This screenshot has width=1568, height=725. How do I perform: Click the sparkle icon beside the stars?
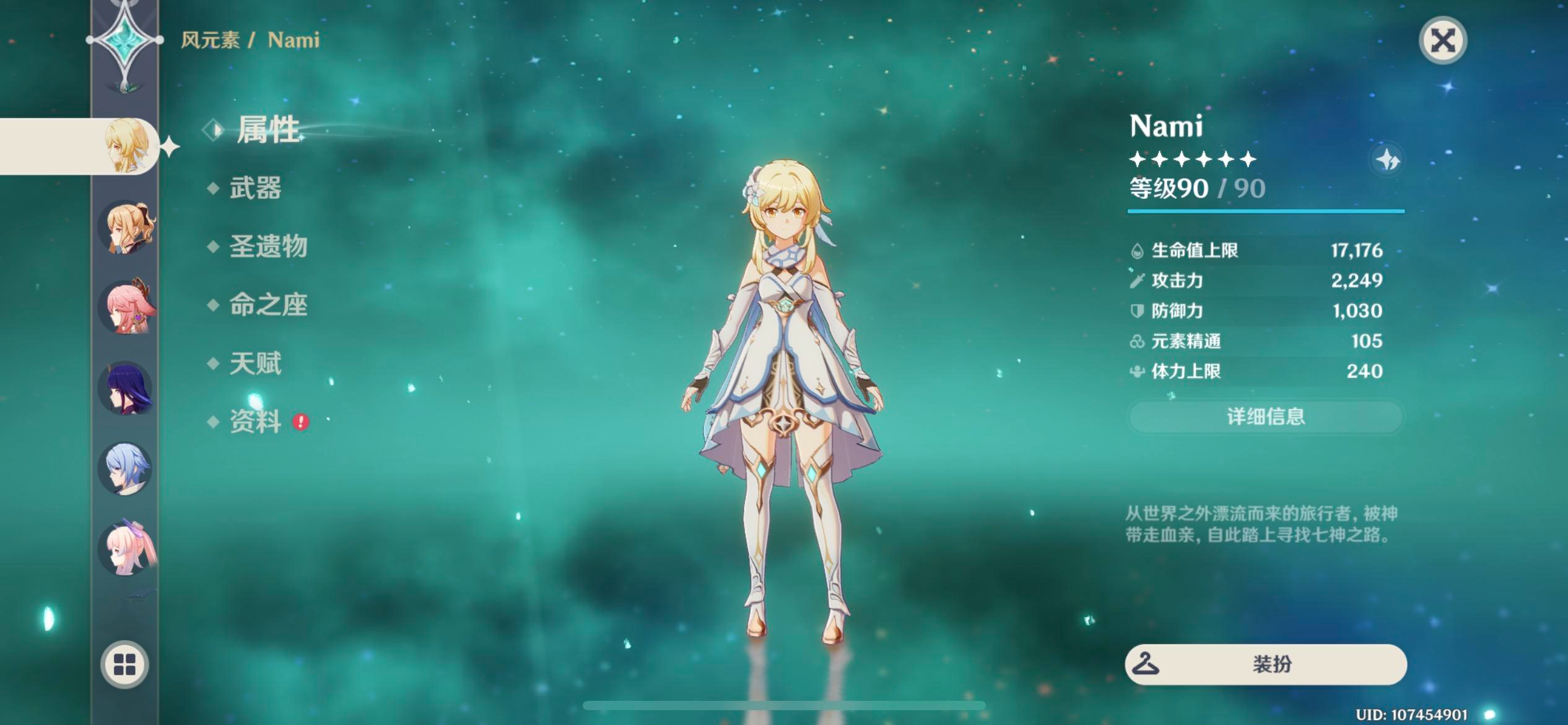[x=1388, y=160]
